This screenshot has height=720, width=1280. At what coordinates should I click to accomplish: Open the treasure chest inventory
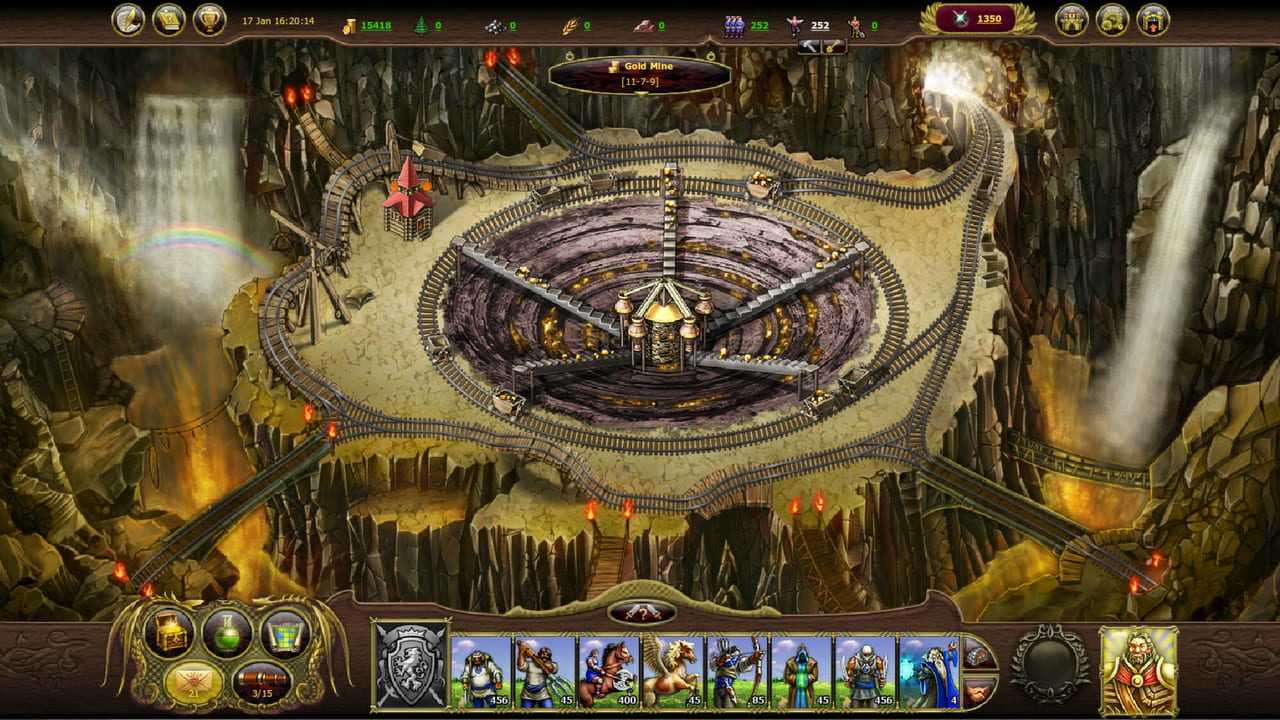click(x=167, y=632)
